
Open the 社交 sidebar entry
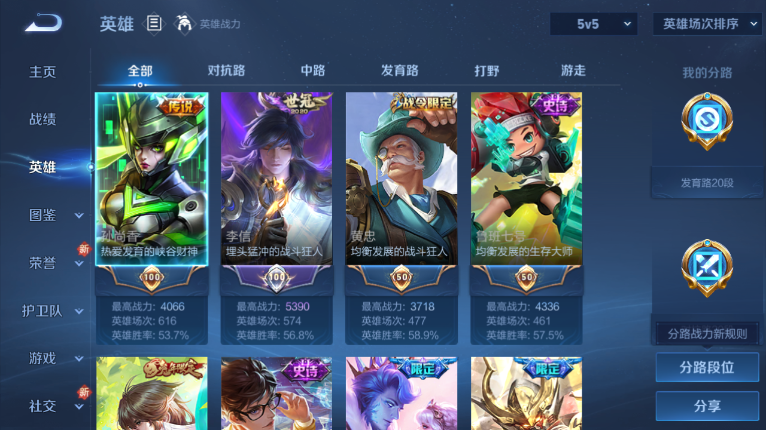[42, 406]
